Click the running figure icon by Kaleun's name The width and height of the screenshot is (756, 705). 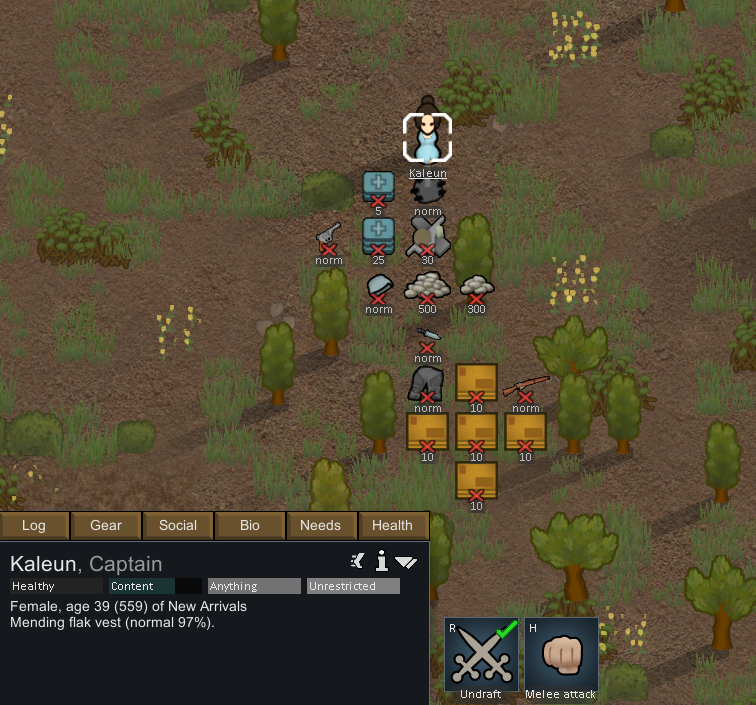(x=358, y=561)
